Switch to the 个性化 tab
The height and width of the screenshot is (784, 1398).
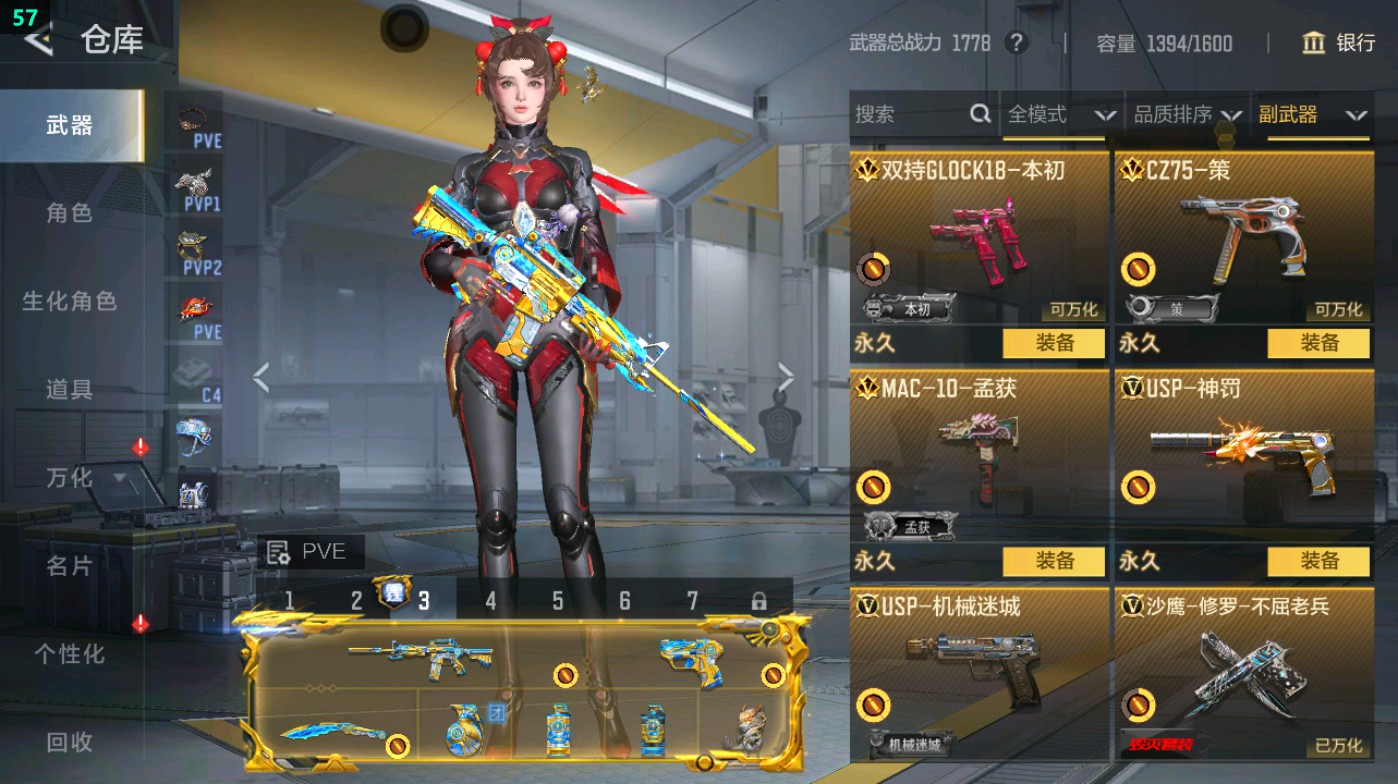69,654
